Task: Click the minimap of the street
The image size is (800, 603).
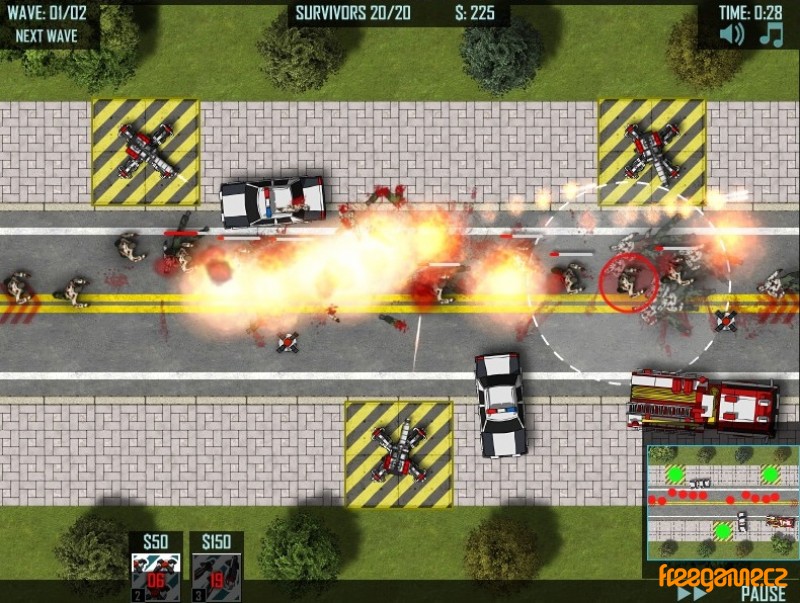Action: (x=720, y=500)
